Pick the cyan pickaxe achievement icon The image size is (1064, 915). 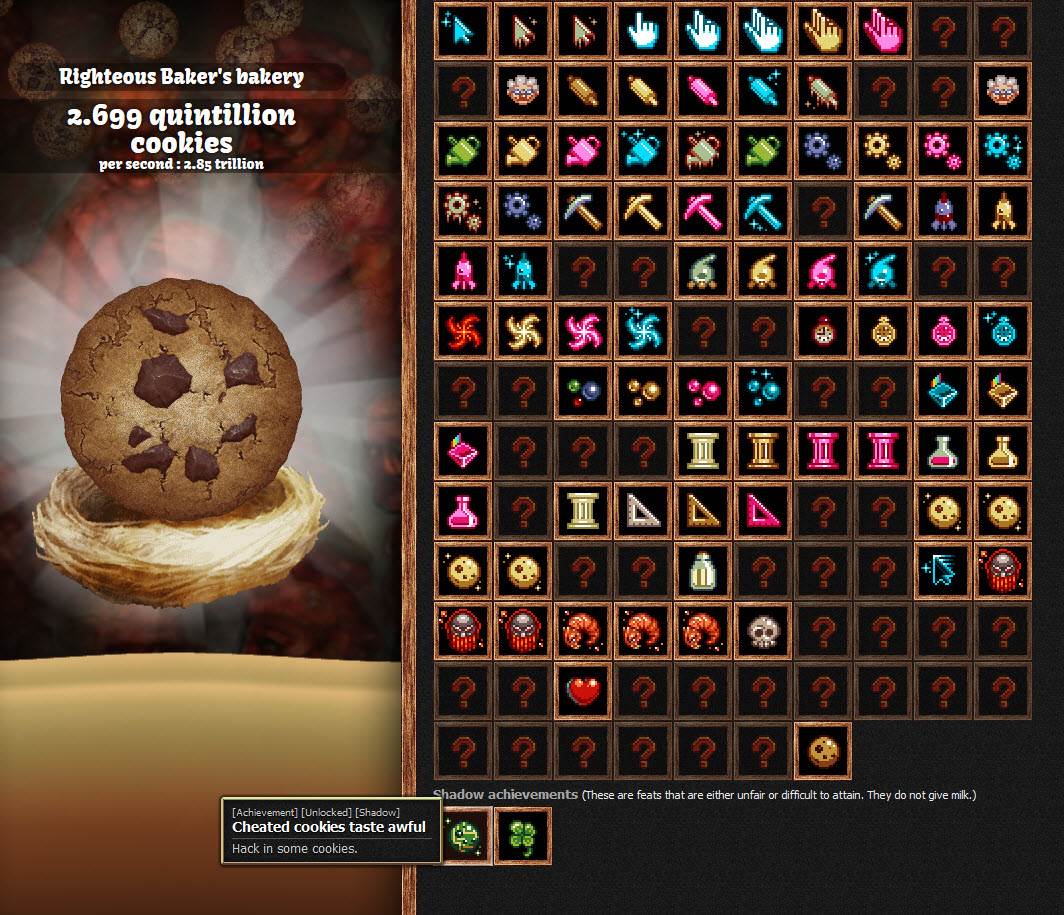coord(763,212)
